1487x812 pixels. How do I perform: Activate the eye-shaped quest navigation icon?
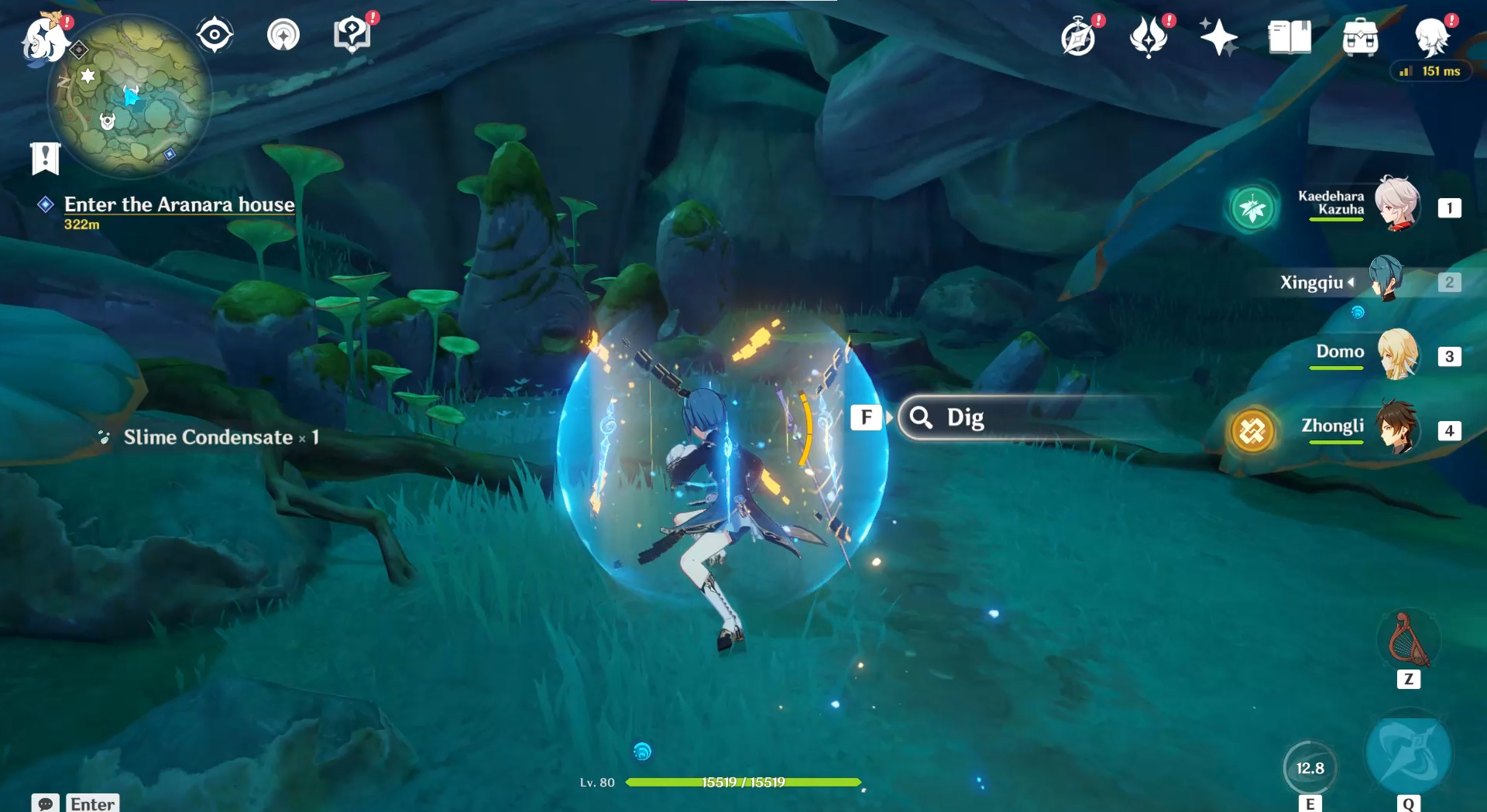point(214,34)
